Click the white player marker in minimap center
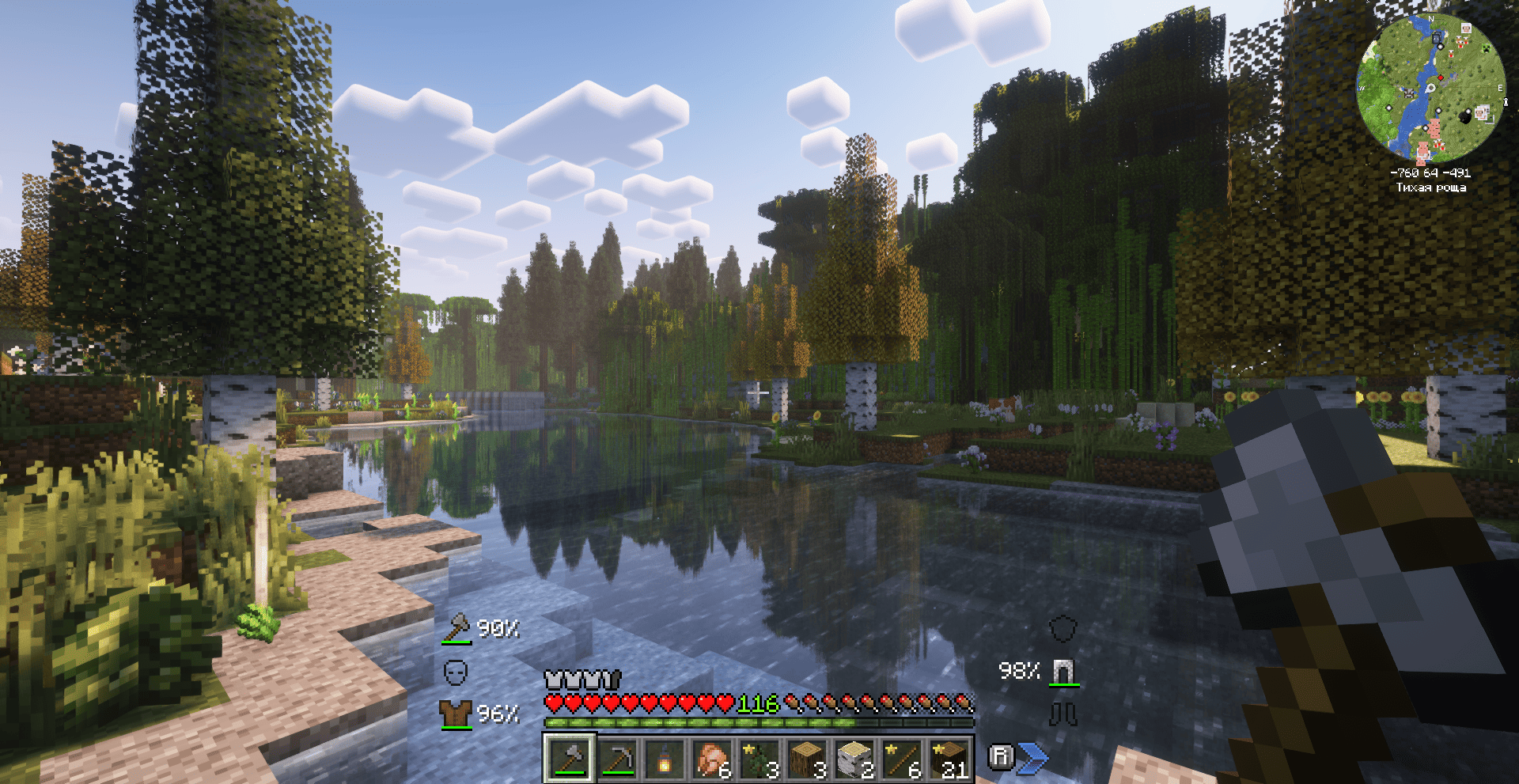 click(1430, 88)
